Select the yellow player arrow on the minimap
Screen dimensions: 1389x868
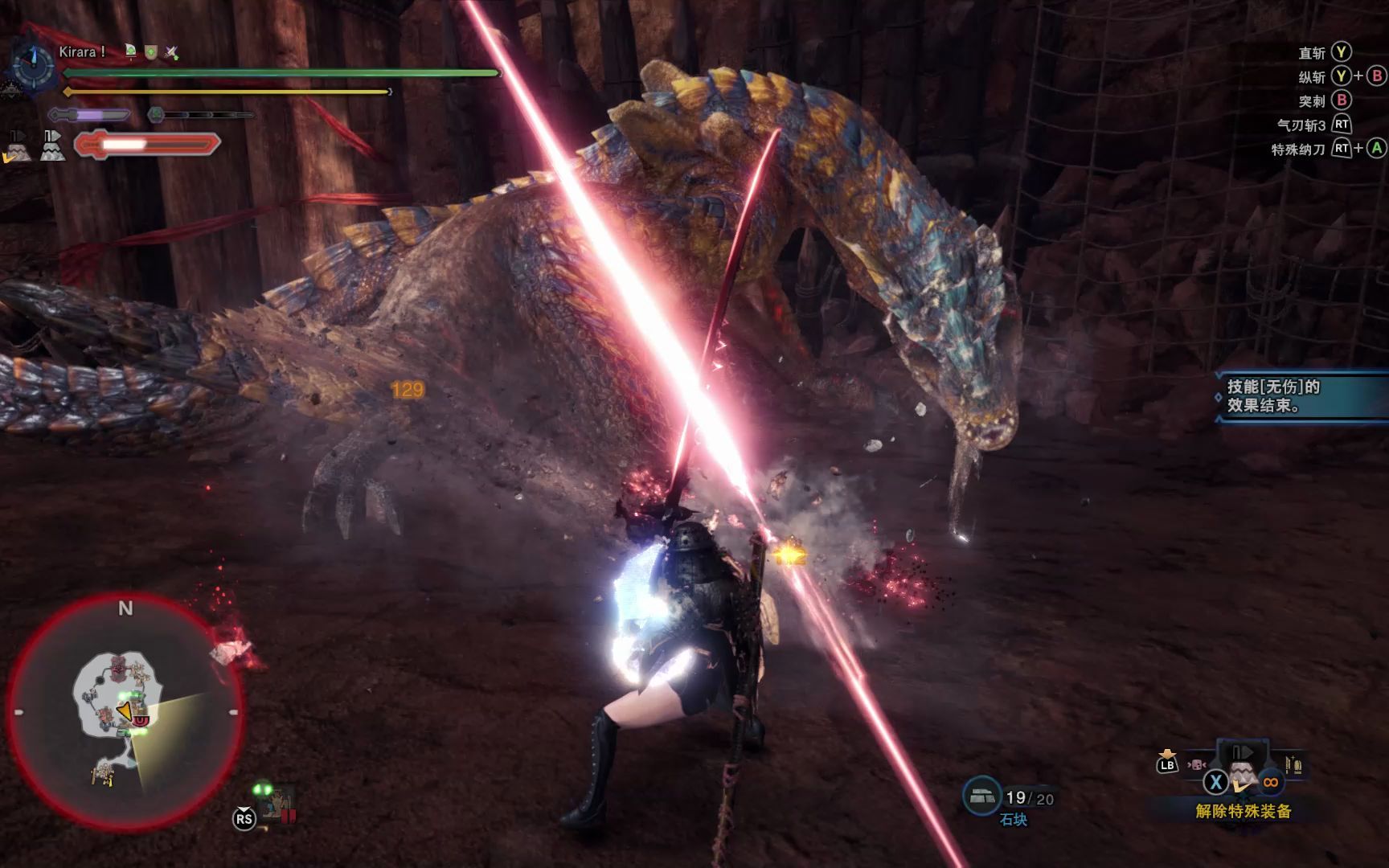tap(125, 710)
